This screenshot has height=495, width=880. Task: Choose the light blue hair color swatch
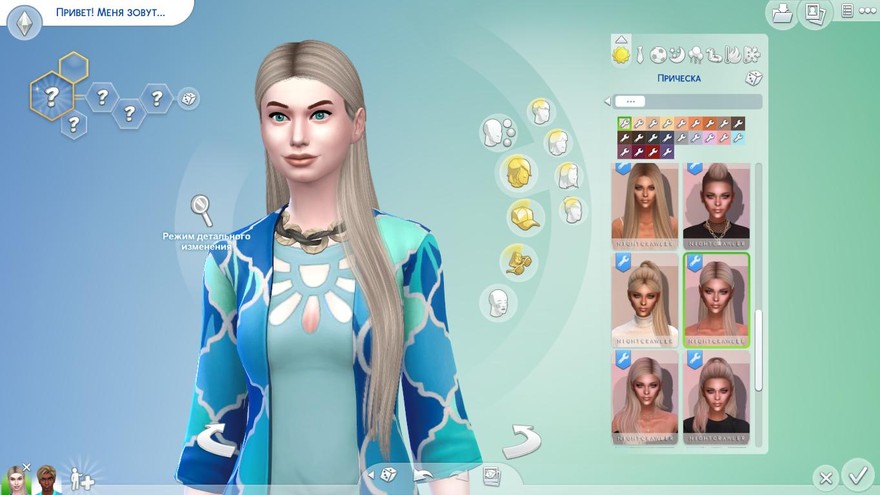[x=739, y=138]
